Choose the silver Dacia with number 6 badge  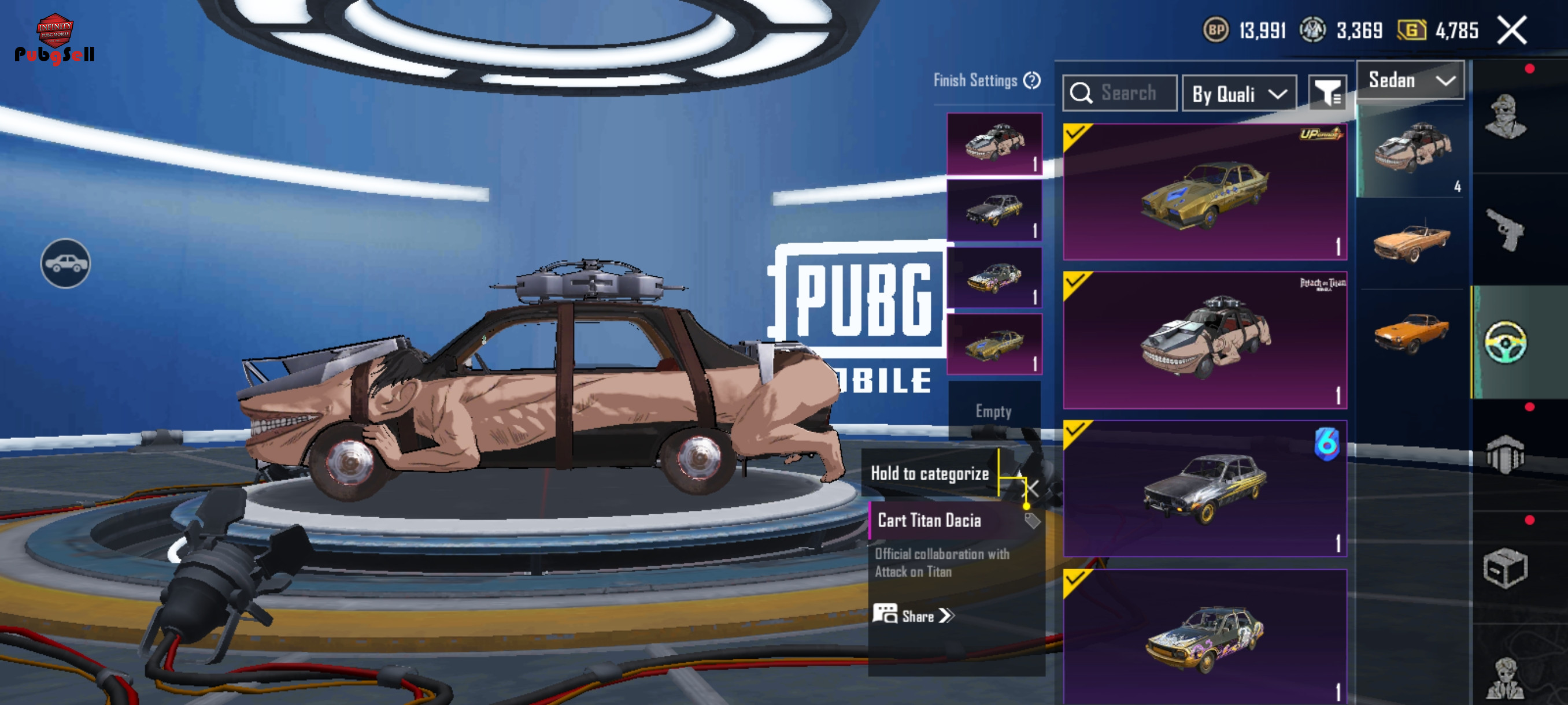coord(1204,488)
